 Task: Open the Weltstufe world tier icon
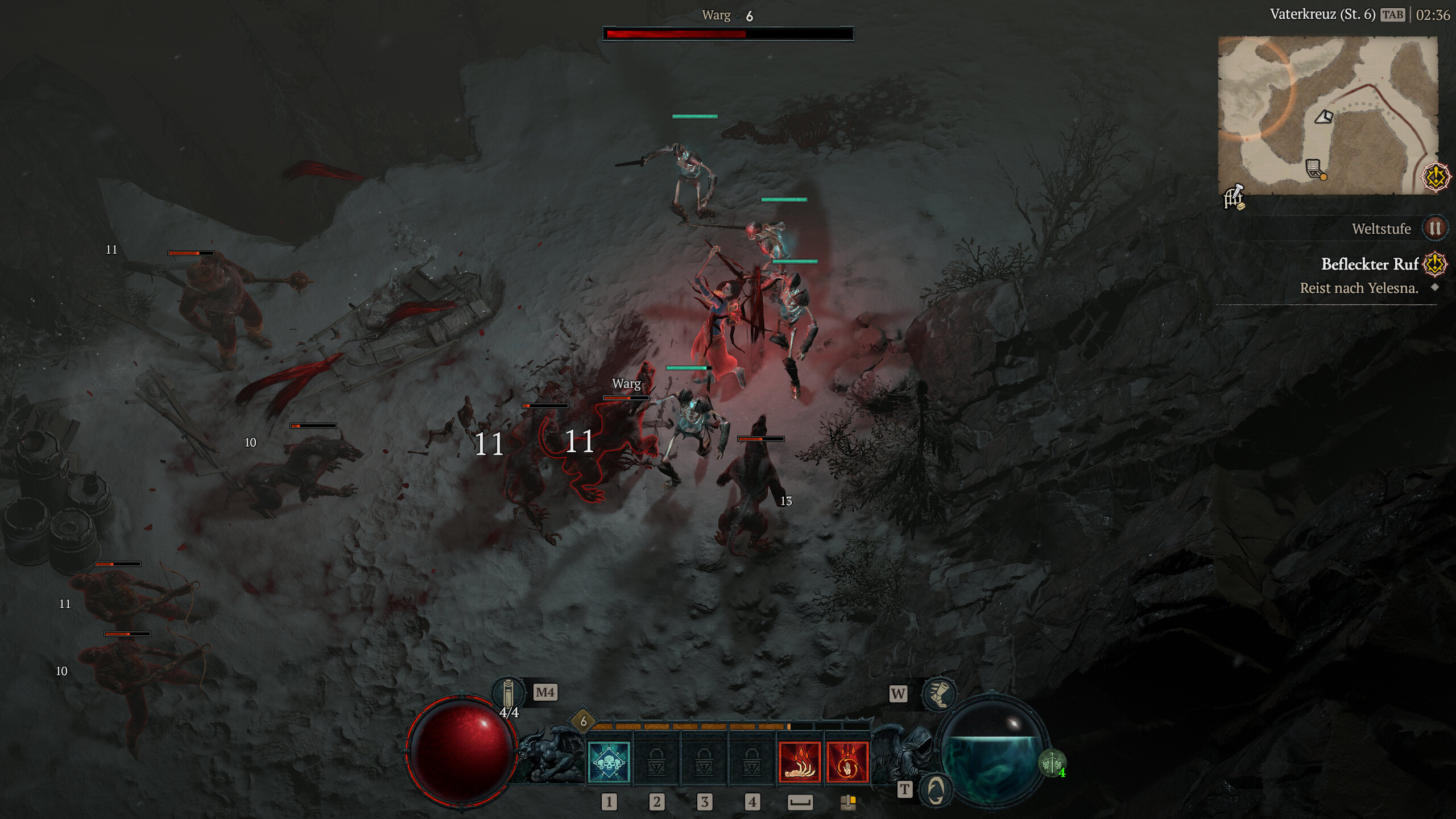pyautogui.click(x=1434, y=229)
